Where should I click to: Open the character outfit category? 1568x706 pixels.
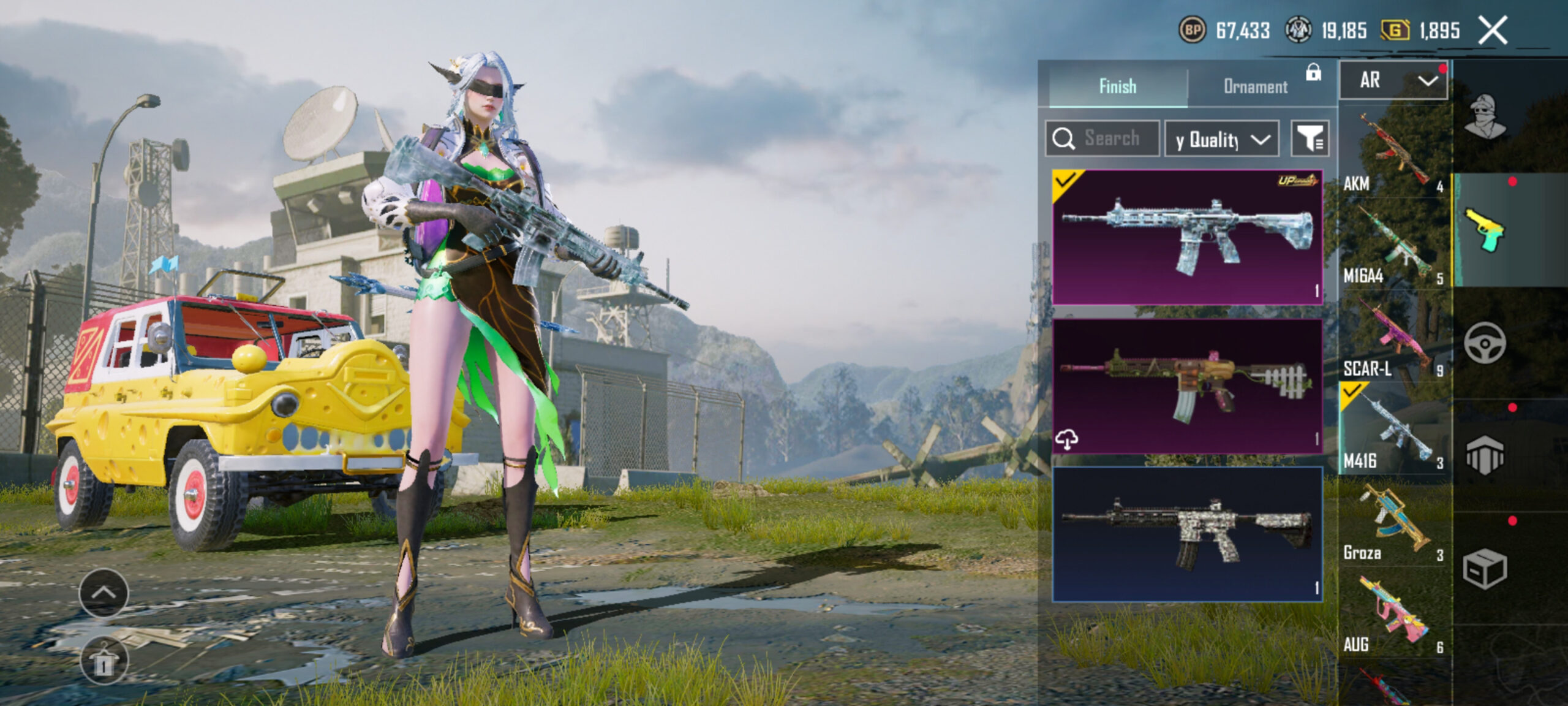point(1485,116)
